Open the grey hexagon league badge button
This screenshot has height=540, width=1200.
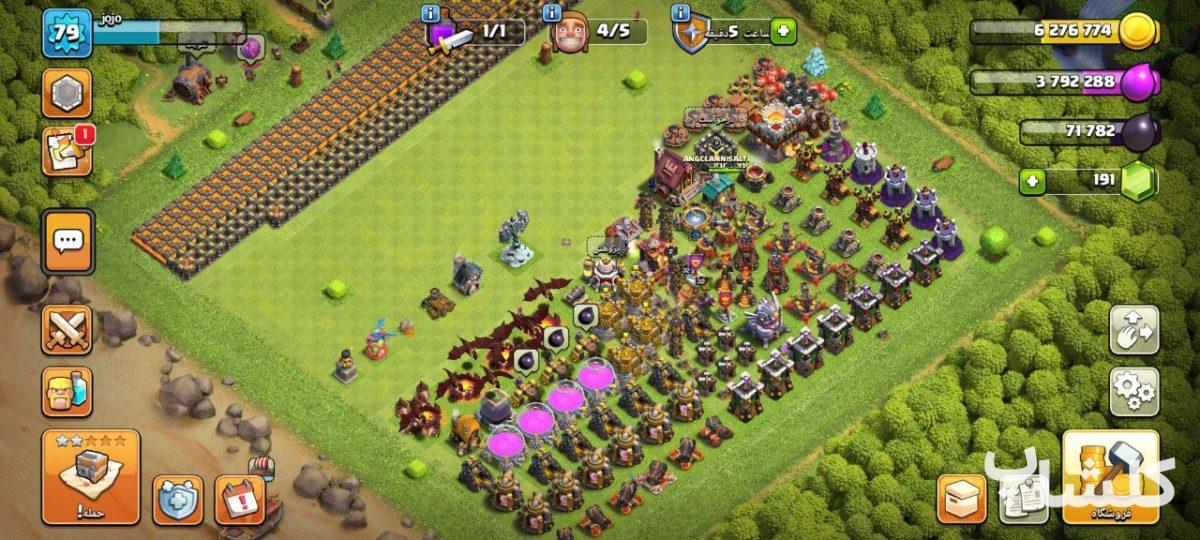pyautogui.click(x=66, y=94)
